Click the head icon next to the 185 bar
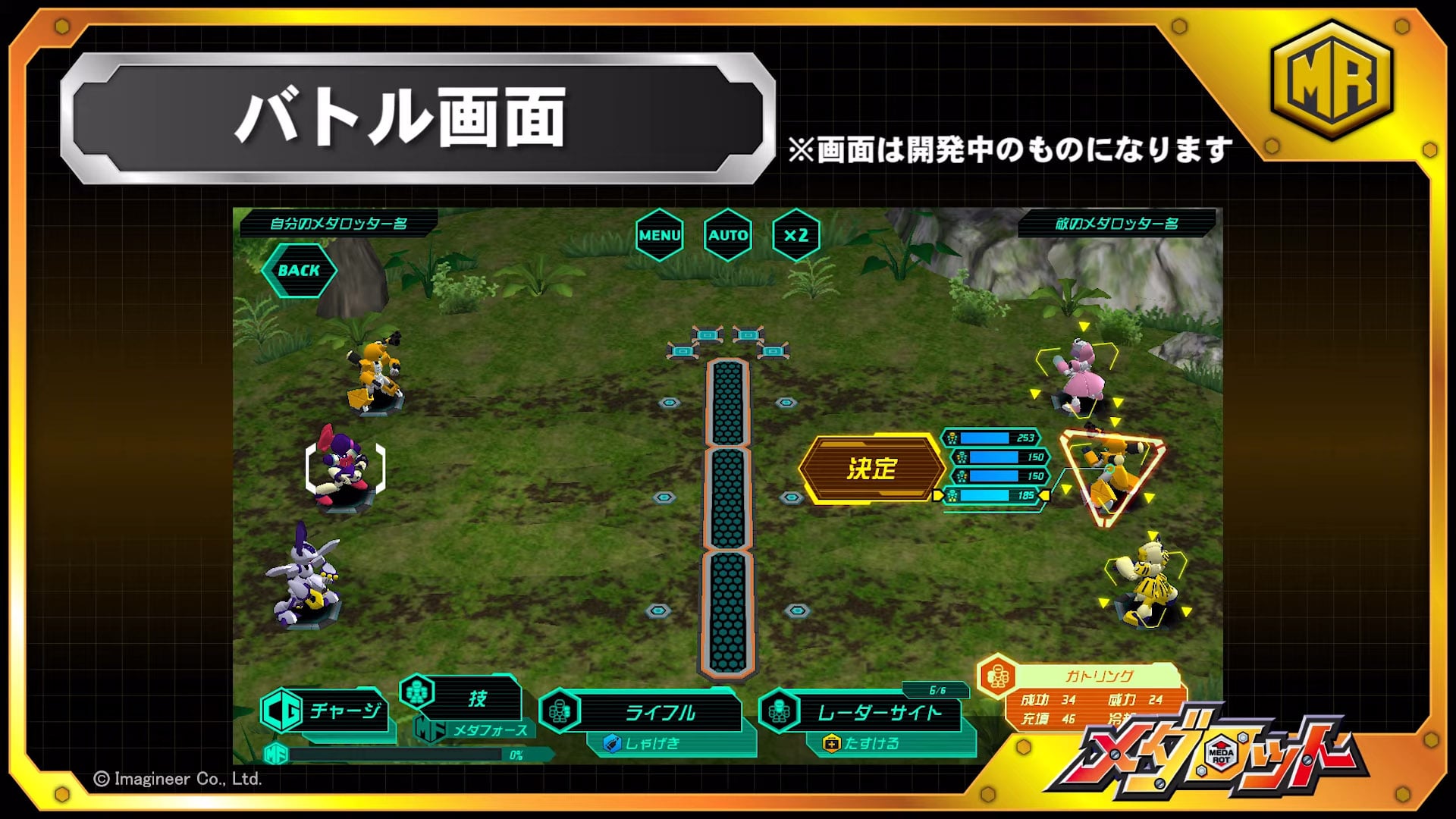The height and width of the screenshot is (819, 1456). click(953, 497)
